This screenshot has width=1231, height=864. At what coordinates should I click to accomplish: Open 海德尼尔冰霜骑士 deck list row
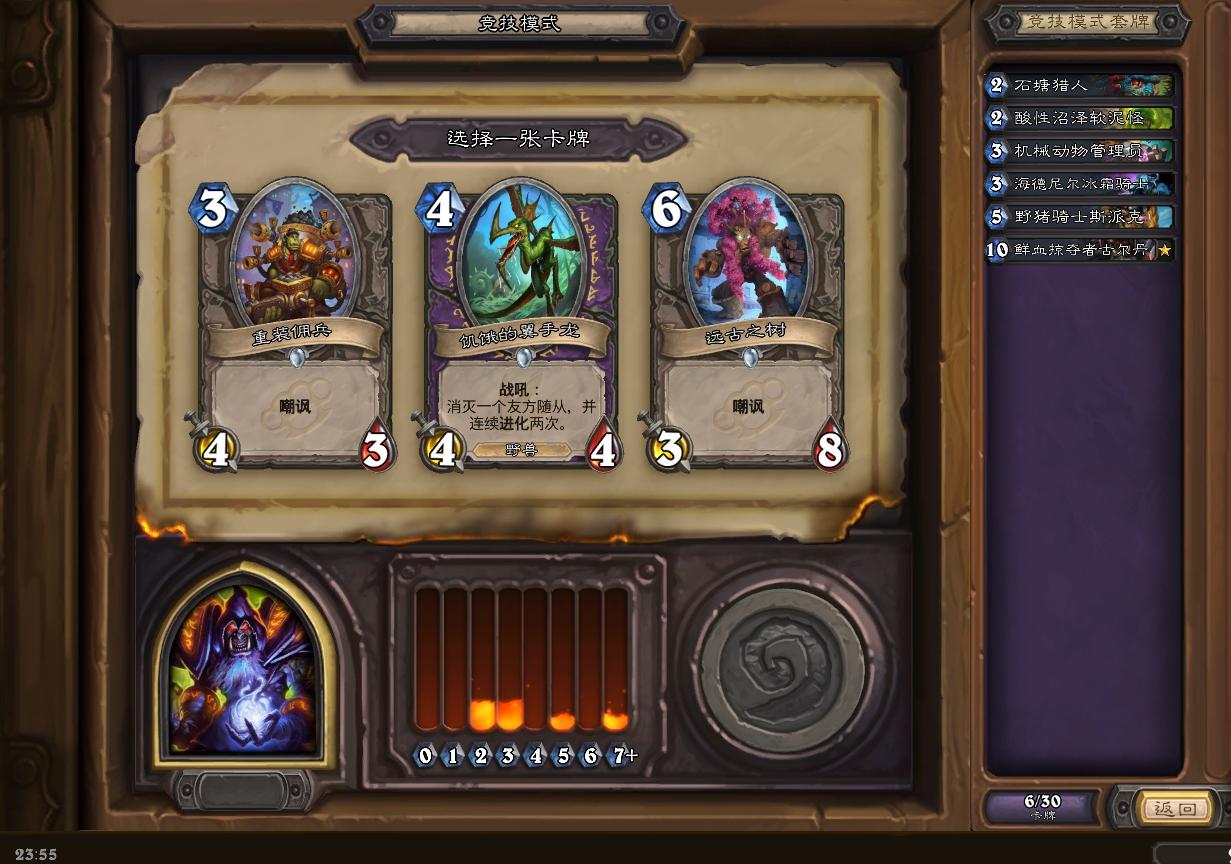[x=1080, y=184]
